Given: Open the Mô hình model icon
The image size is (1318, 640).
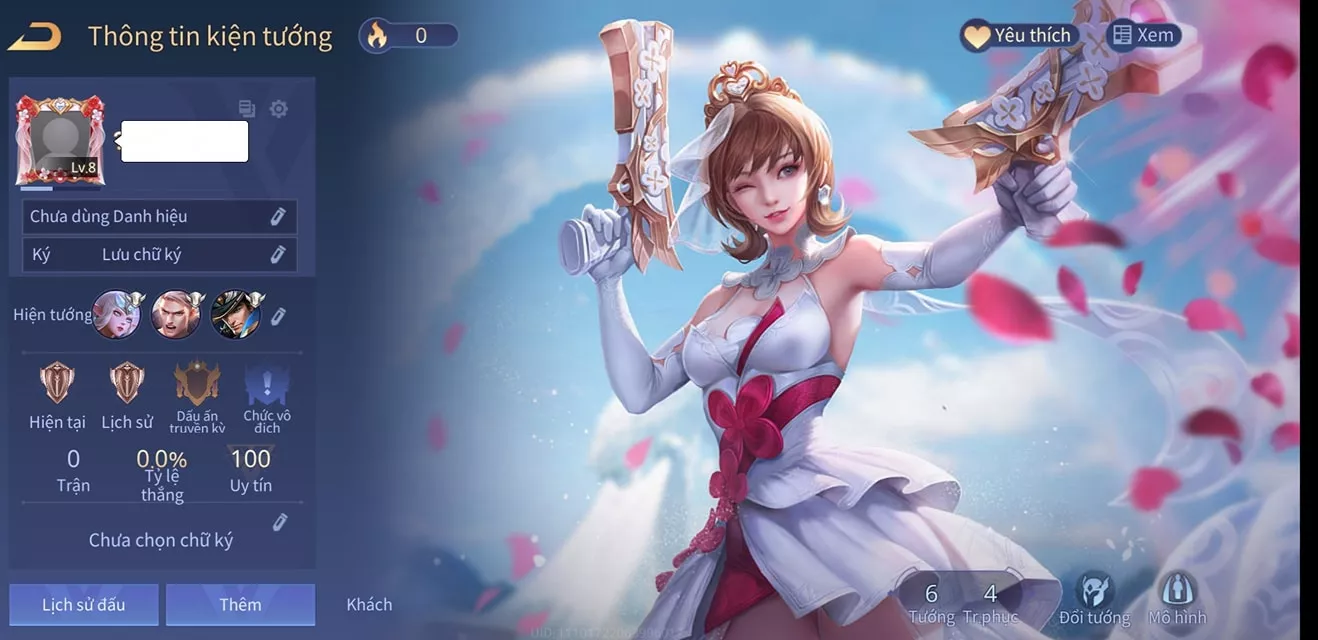Looking at the screenshot, I should point(1177,597).
